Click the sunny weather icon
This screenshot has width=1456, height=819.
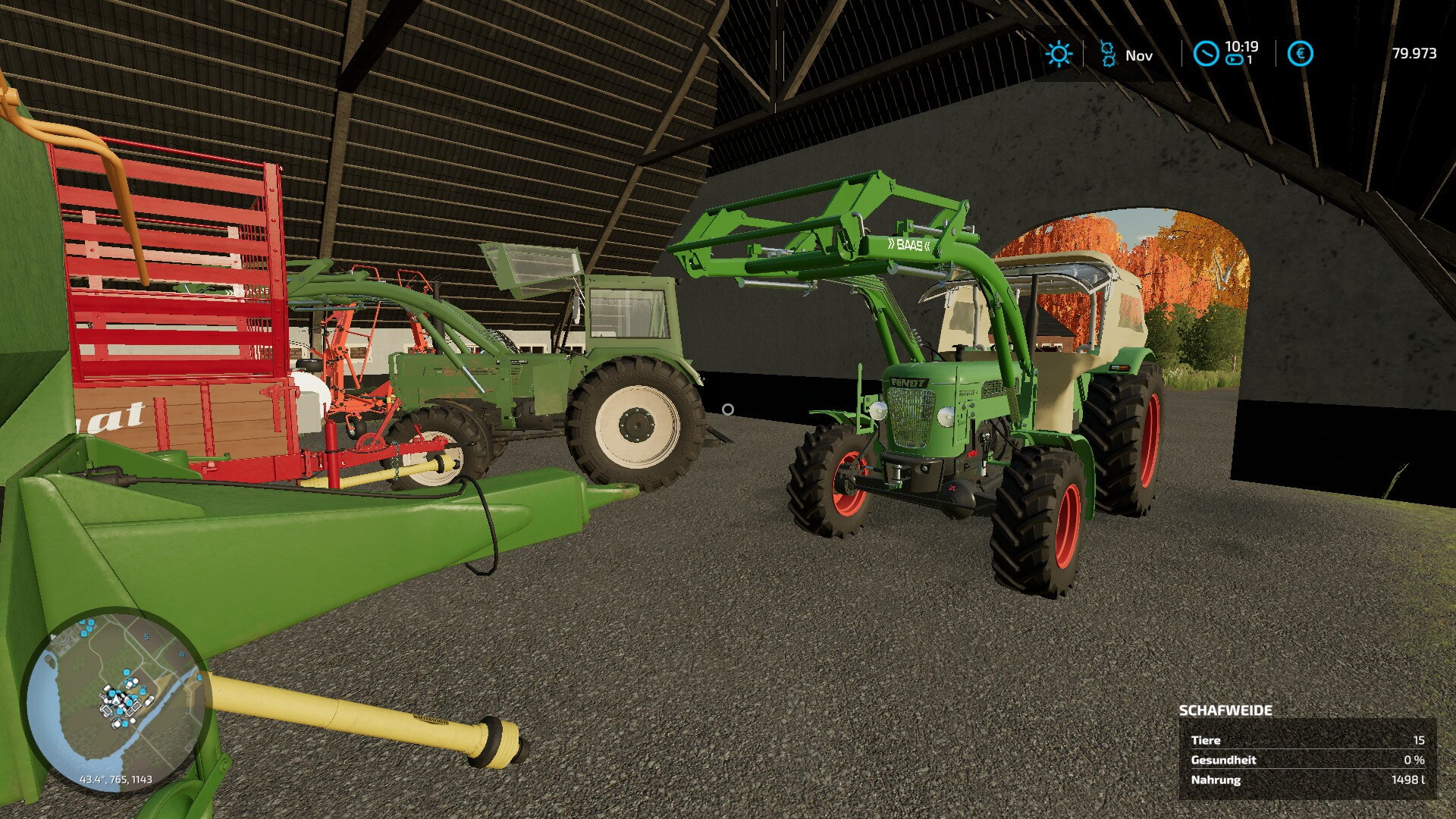(1058, 55)
